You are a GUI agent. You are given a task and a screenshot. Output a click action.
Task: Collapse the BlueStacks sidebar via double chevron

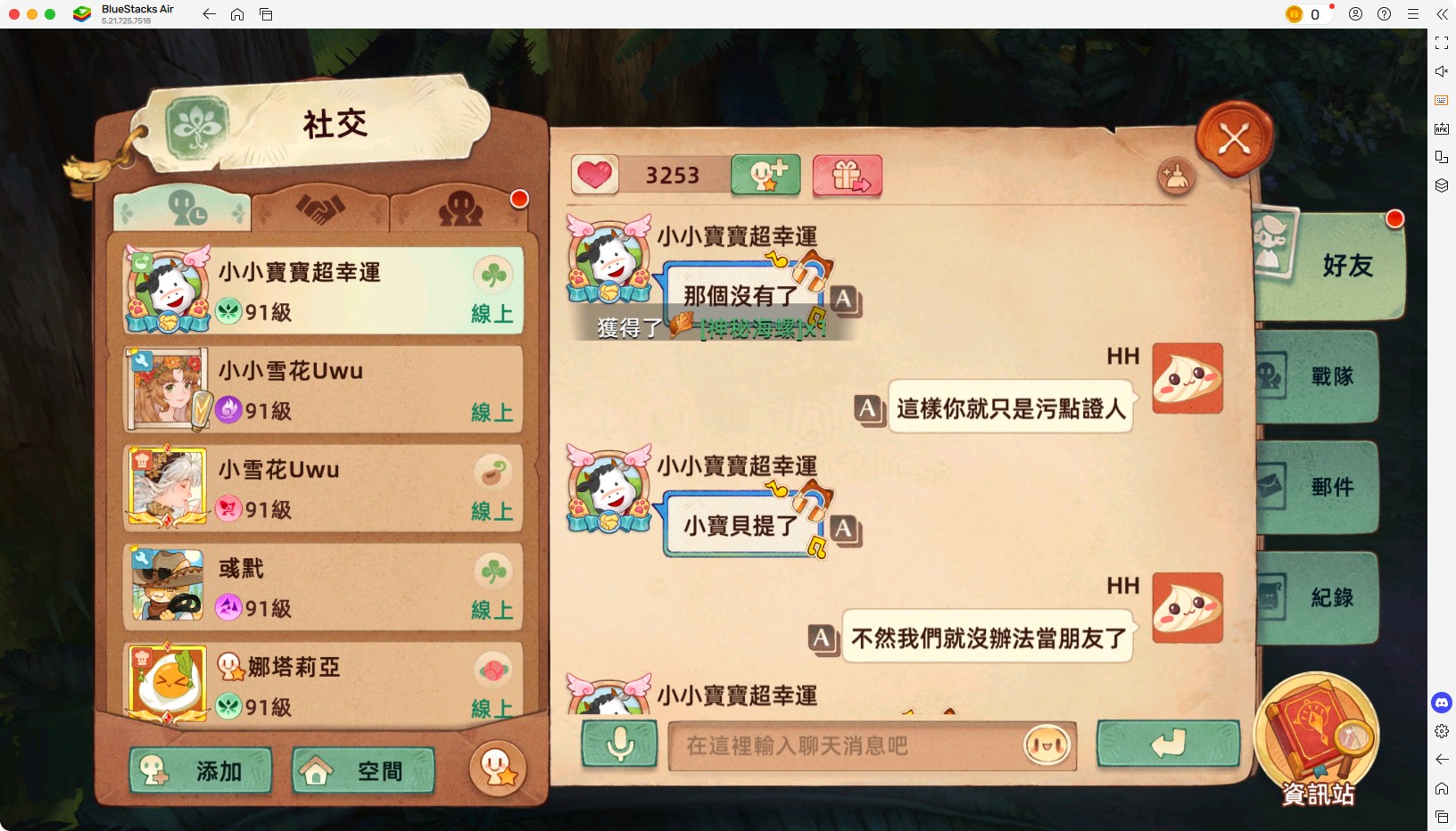(1444, 14)
